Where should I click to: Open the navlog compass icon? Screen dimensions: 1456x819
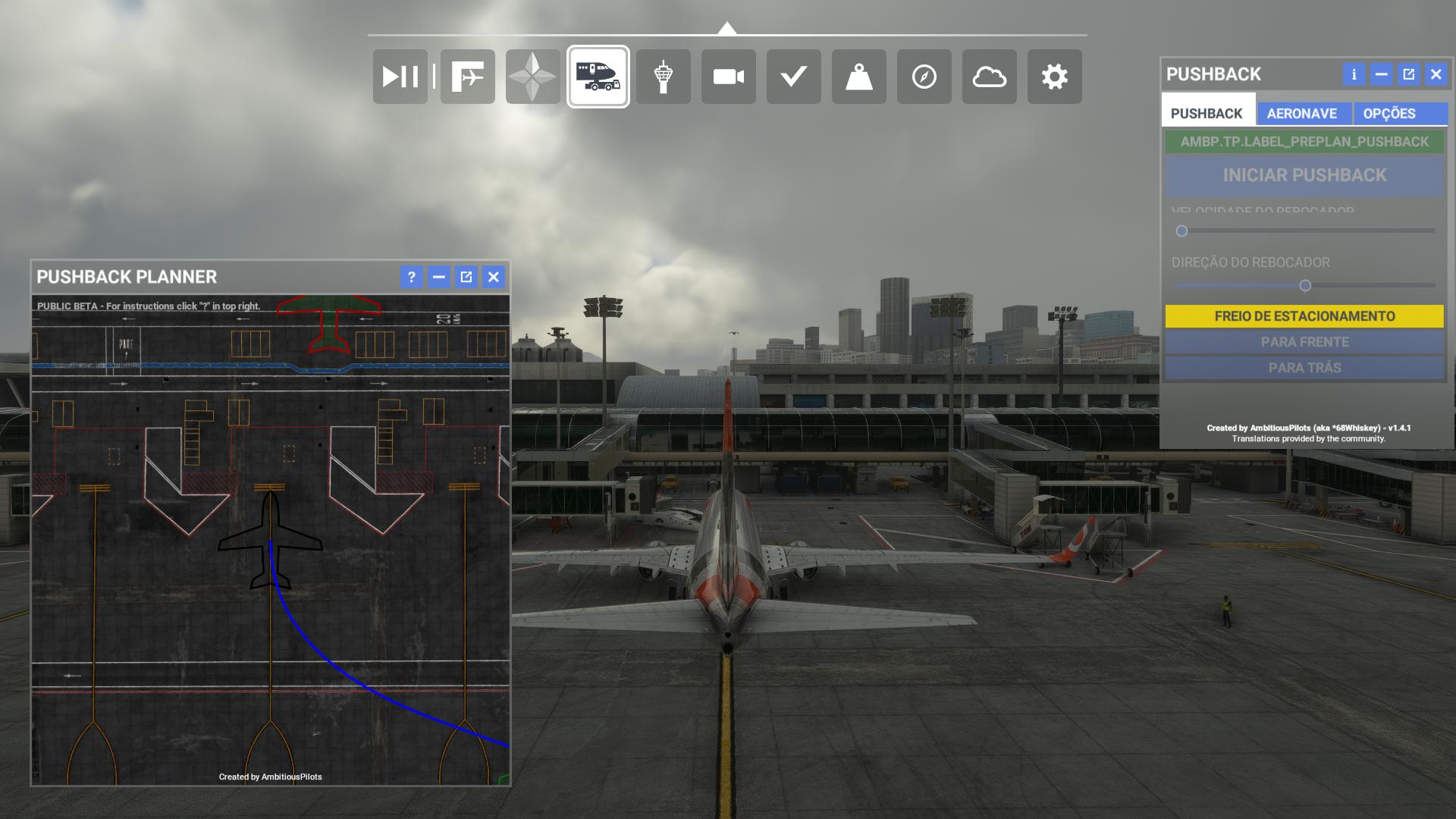tap(924, 77)
